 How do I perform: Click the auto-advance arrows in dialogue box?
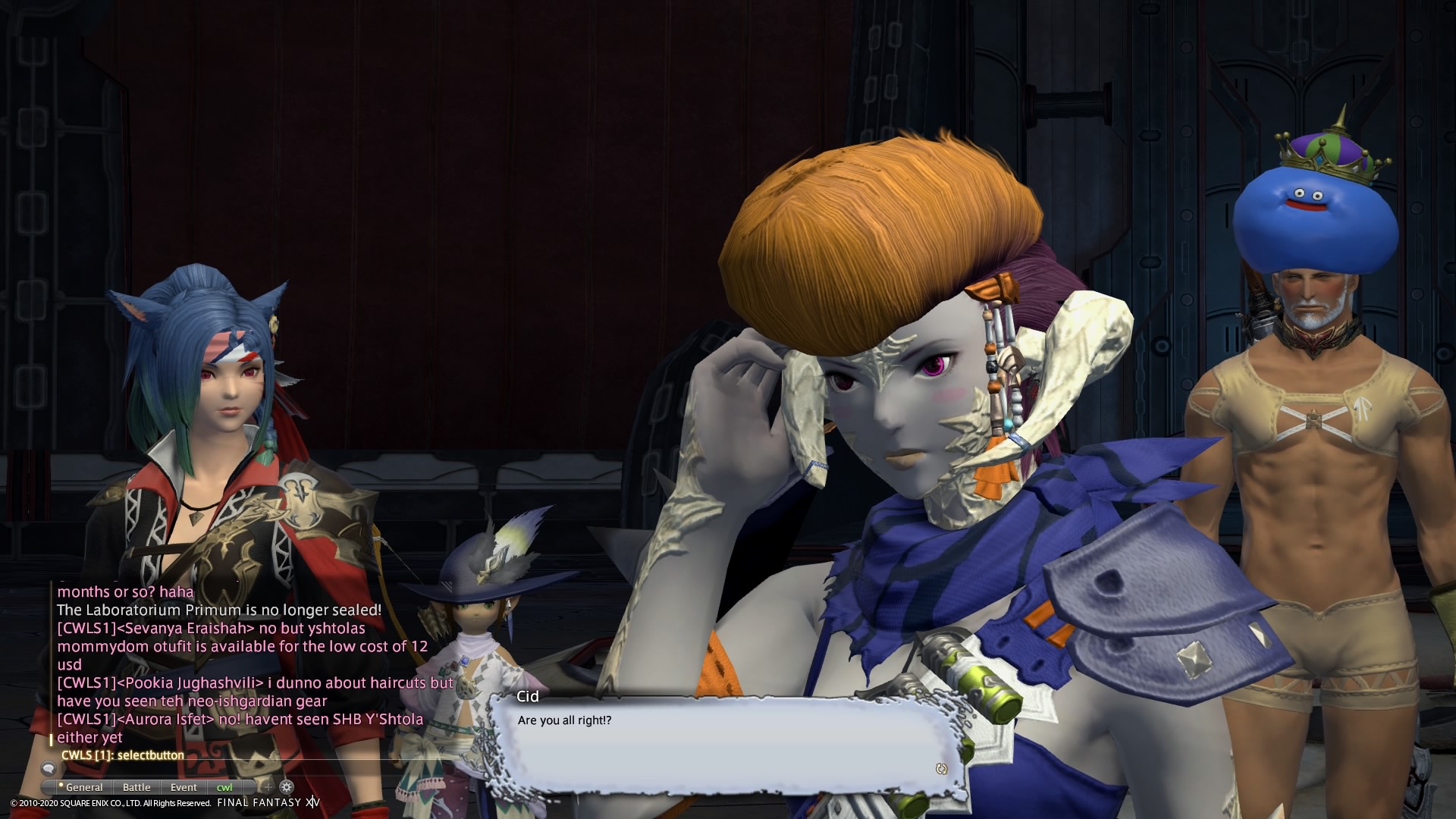click(942, 769)
